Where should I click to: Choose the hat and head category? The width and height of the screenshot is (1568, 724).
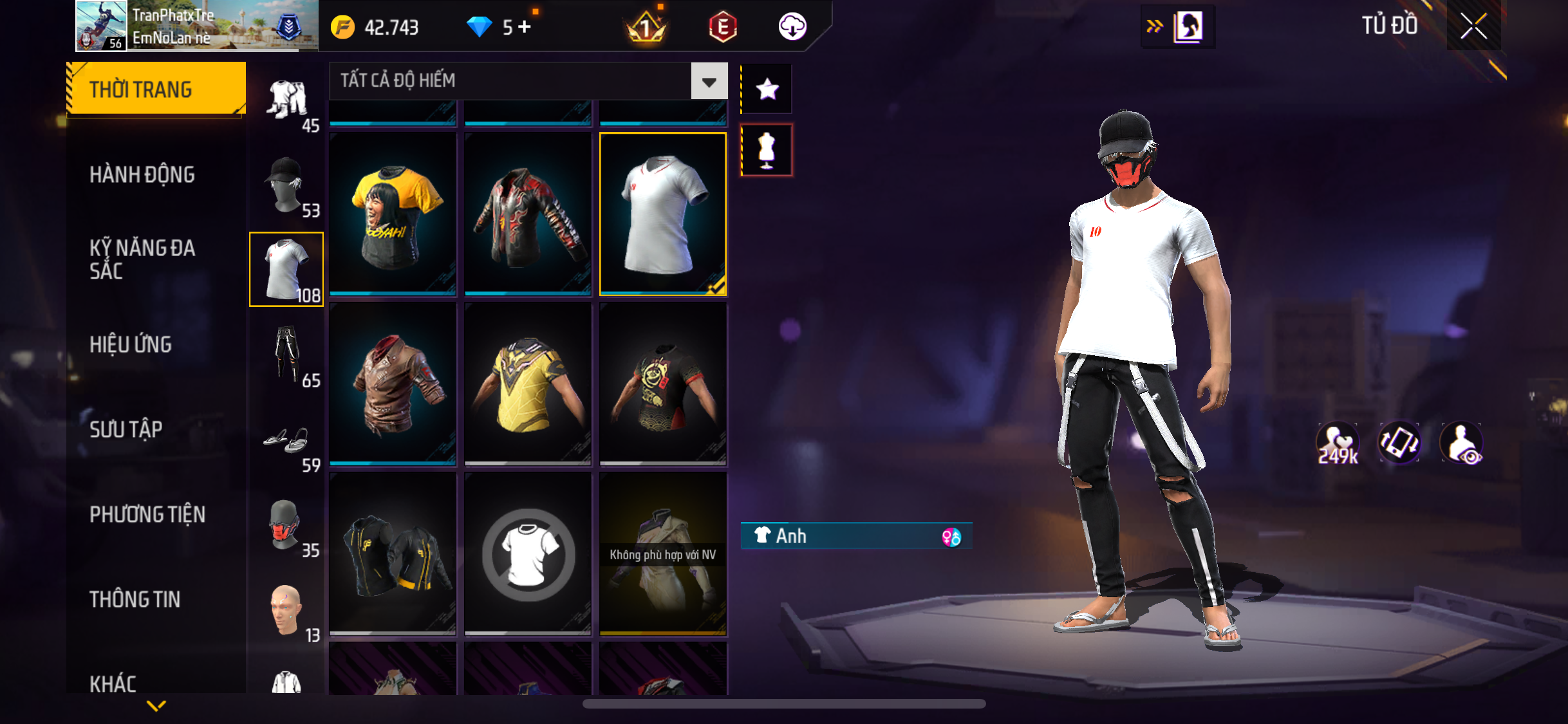click(286, 185)
